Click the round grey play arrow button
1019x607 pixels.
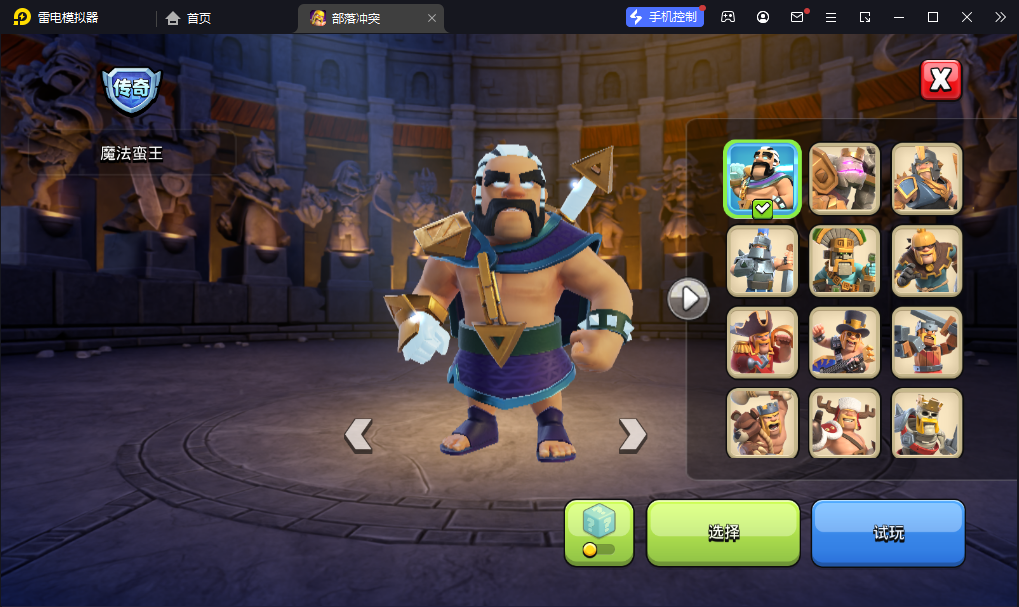click(x=688, y=298)
